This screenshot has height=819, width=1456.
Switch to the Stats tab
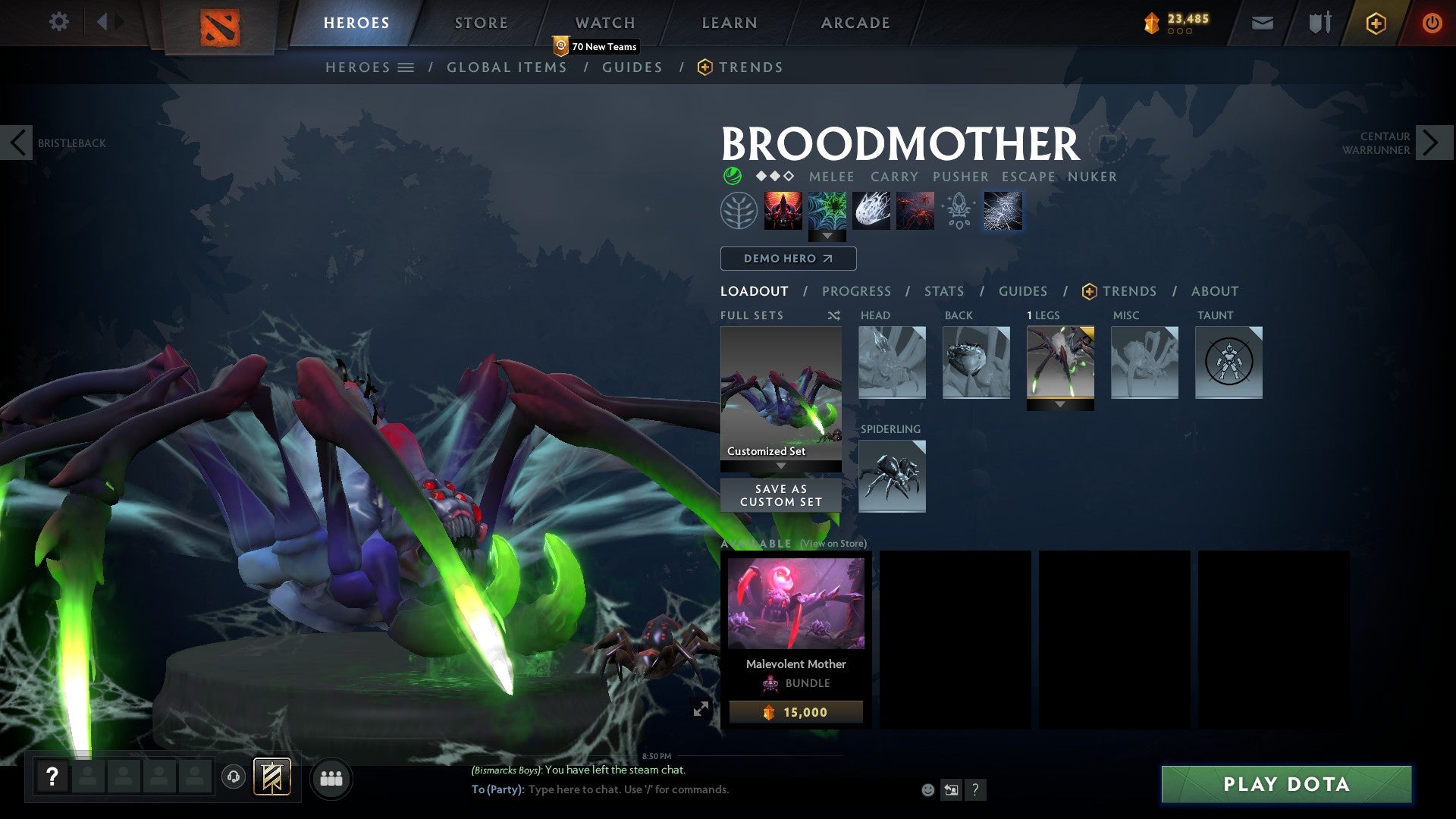pyautogui.click(x=943, y=290)
